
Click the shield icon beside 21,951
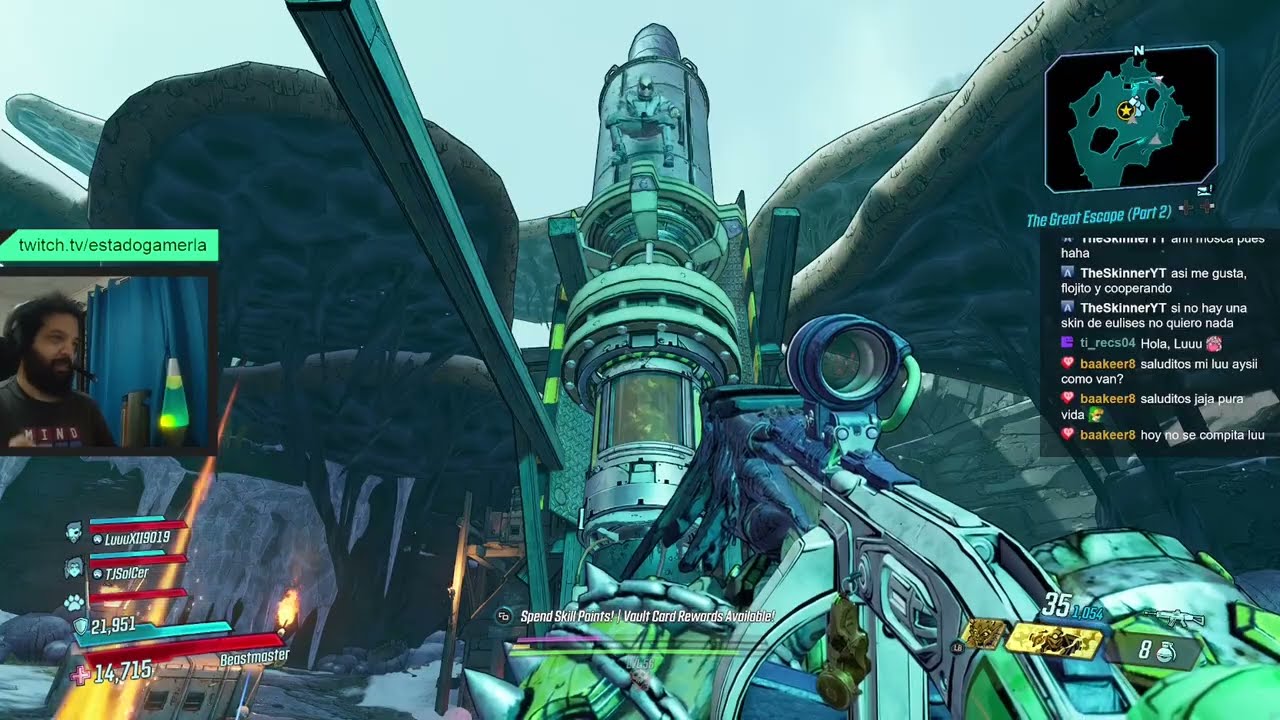pos(80,626)
